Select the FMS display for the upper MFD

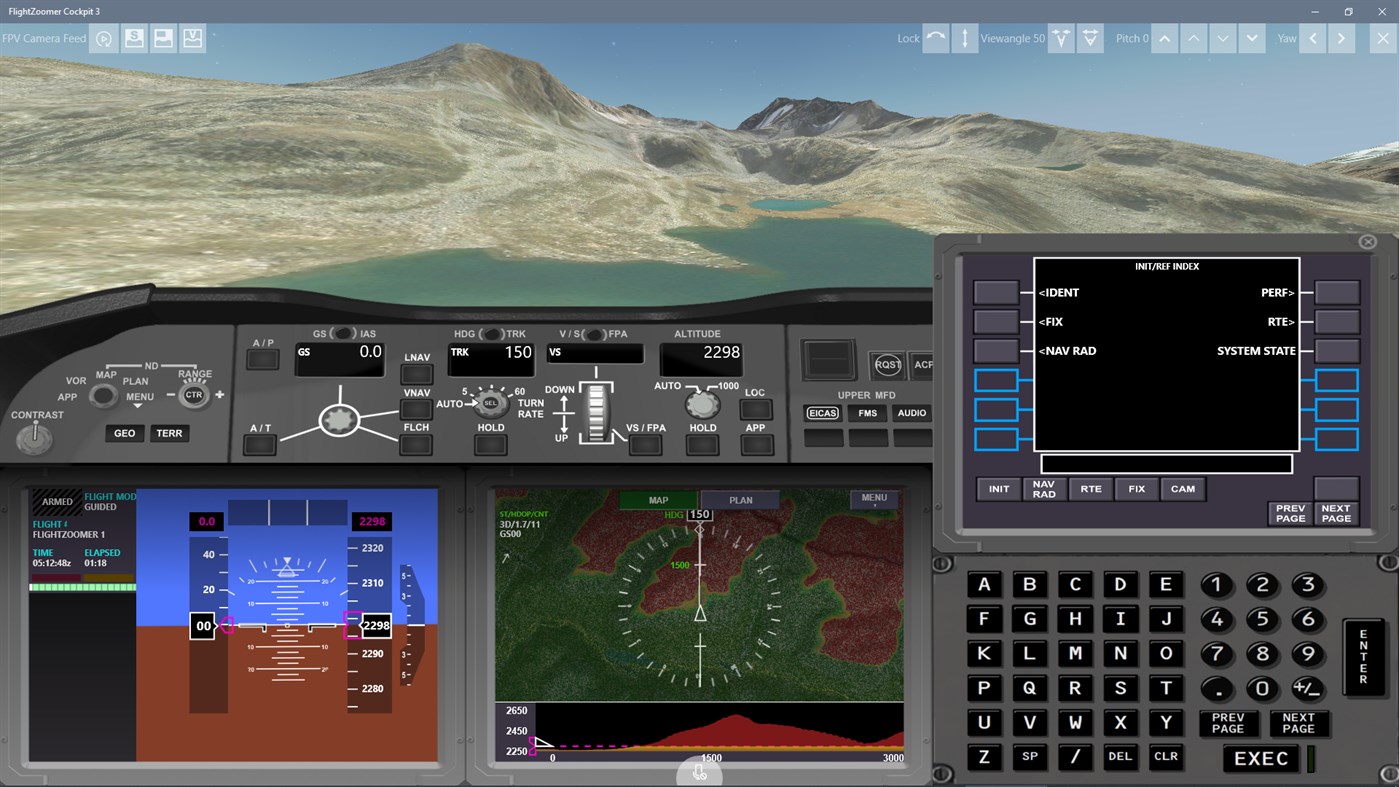(866, 412)
